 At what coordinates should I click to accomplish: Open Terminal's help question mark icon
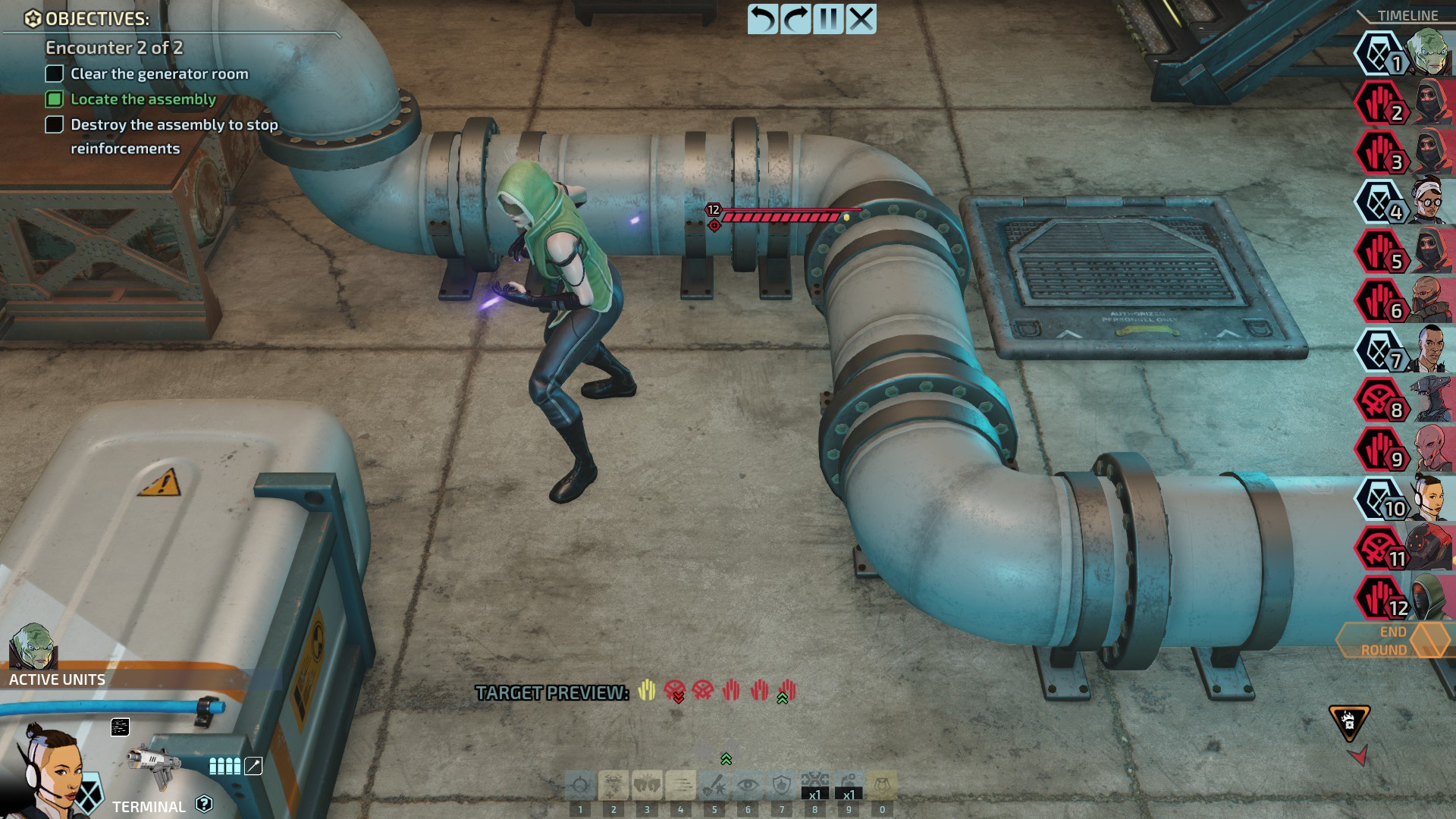coord(204,804)
